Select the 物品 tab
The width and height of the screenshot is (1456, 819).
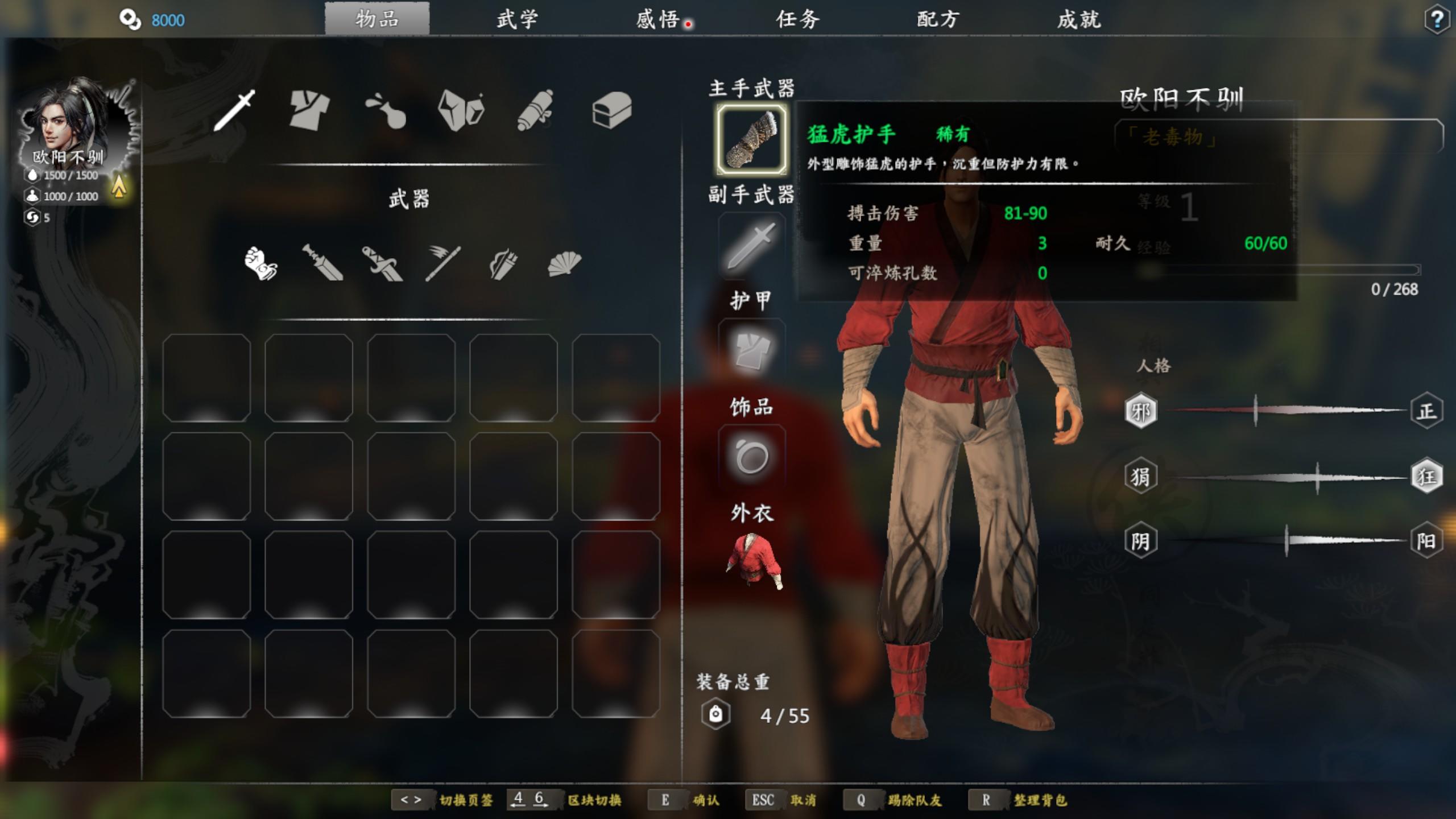click(x=377, y=19)
